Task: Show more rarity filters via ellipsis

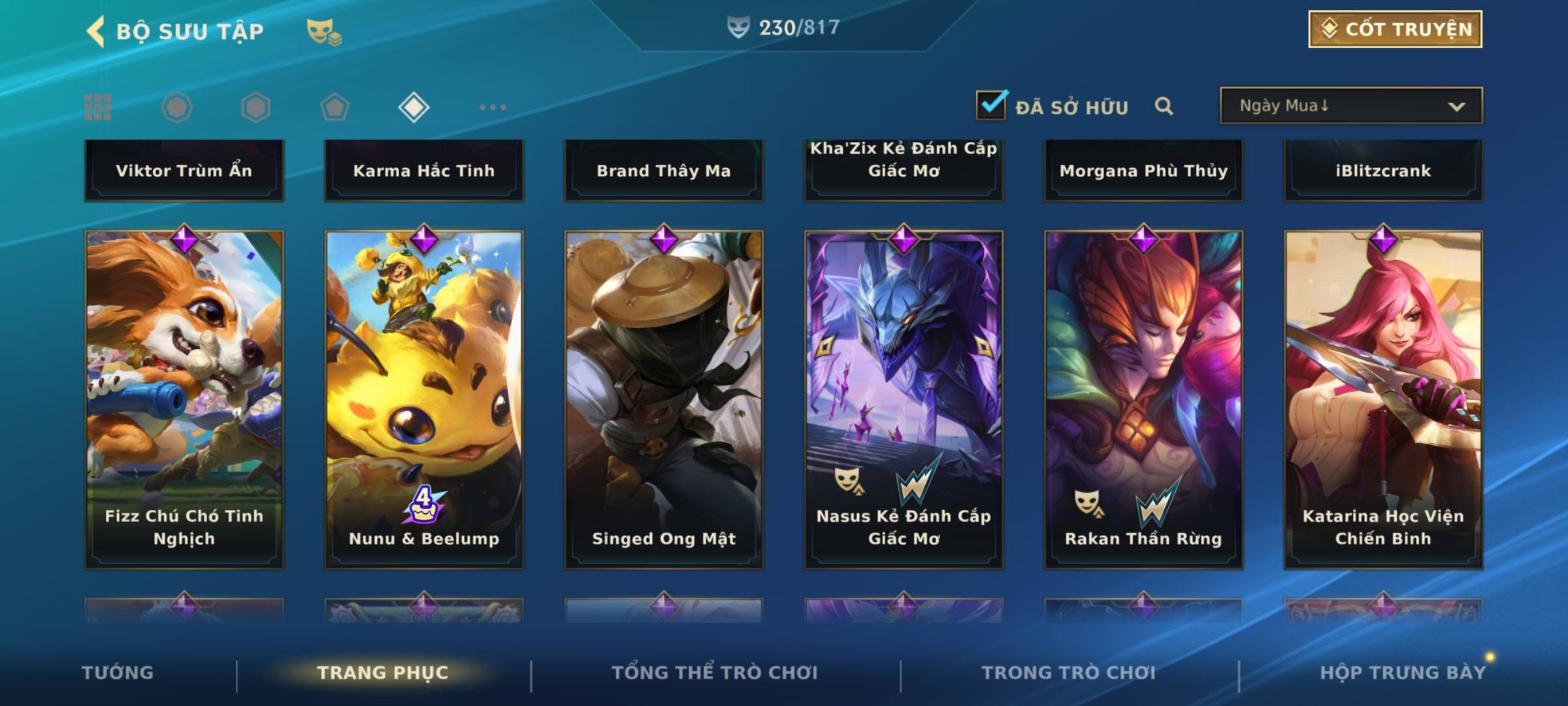Action: pos(493,107)
